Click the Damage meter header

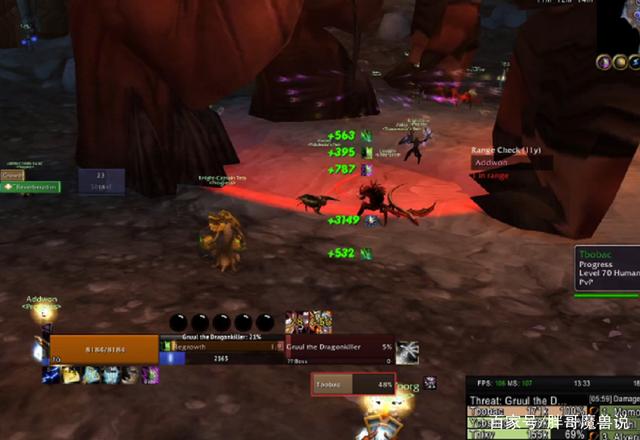(618, 400)
